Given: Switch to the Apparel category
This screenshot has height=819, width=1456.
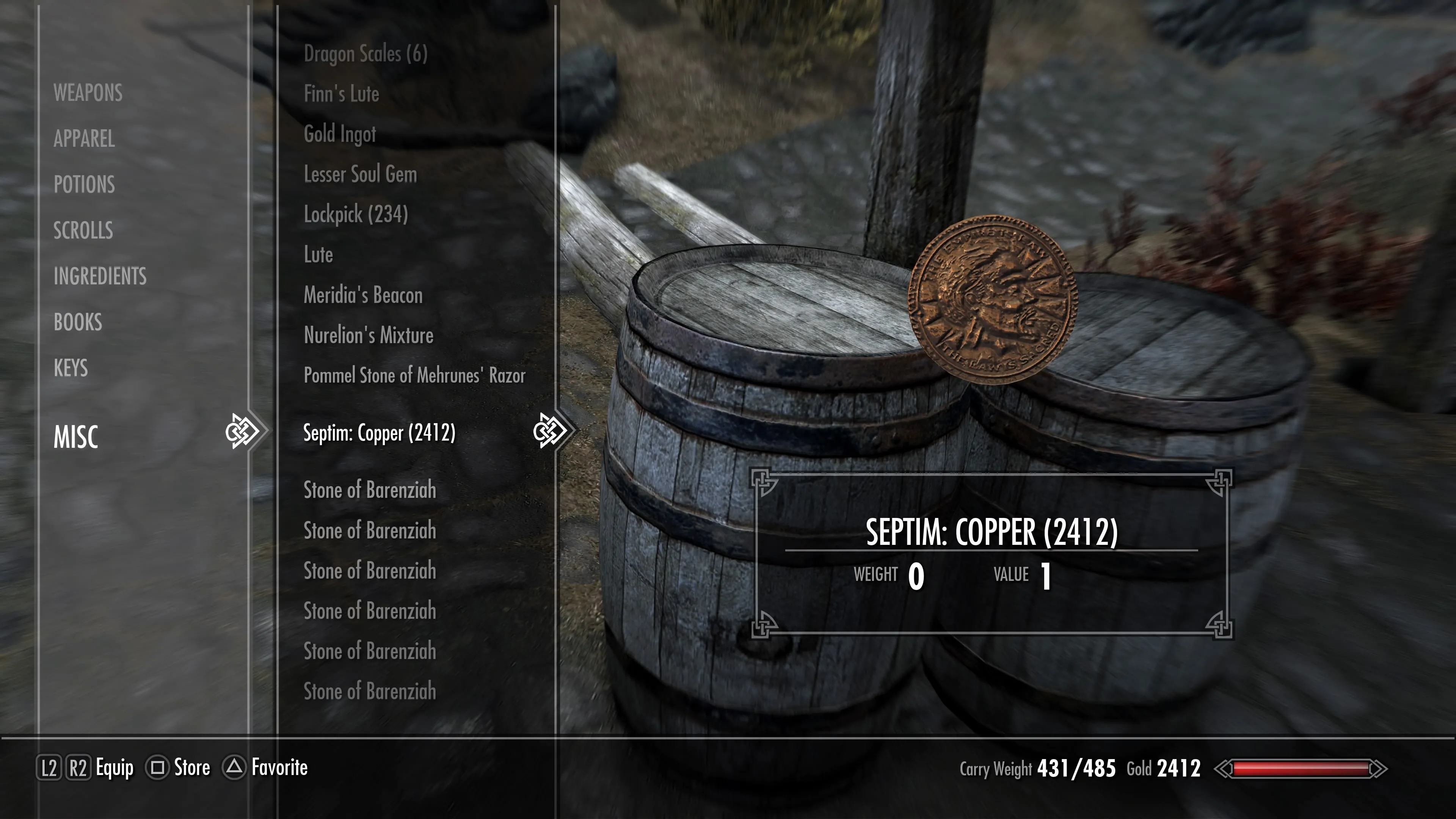Looking at the screenshot, I should point(84,138).
